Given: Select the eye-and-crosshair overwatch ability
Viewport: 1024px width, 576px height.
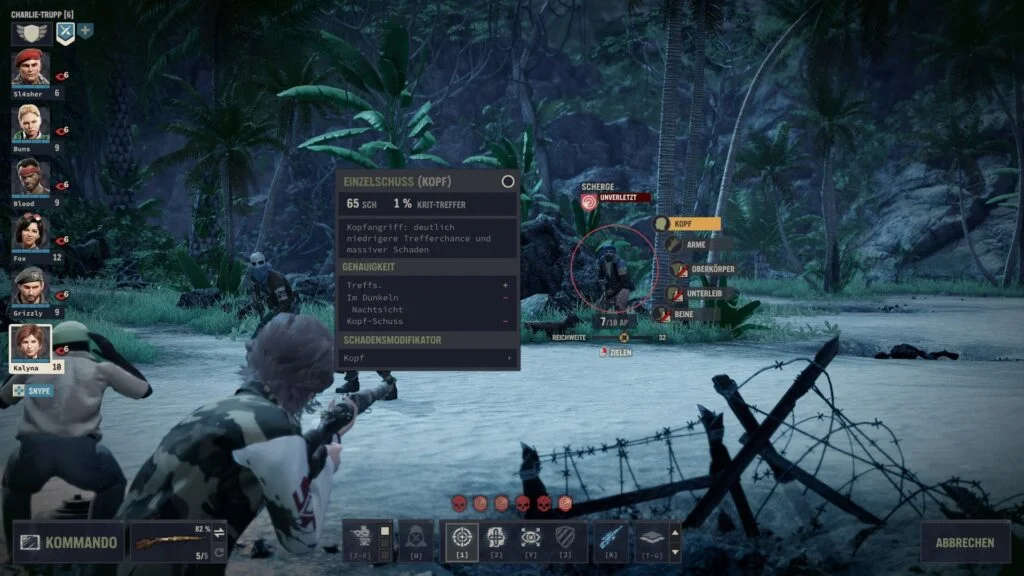Looking at the screenshot, I should pyautogui.click(x=530, y=538).
